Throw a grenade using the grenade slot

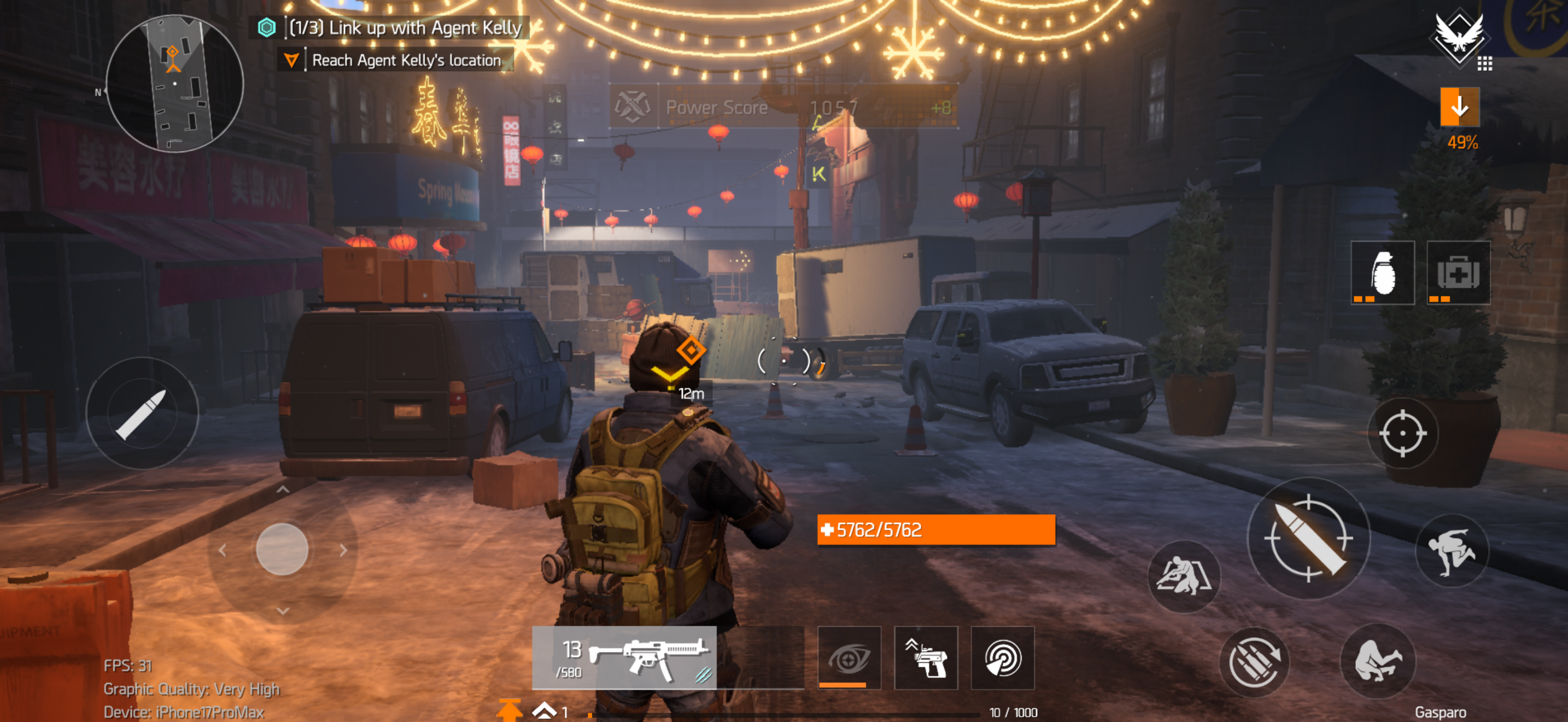[x=1382, y=273]
